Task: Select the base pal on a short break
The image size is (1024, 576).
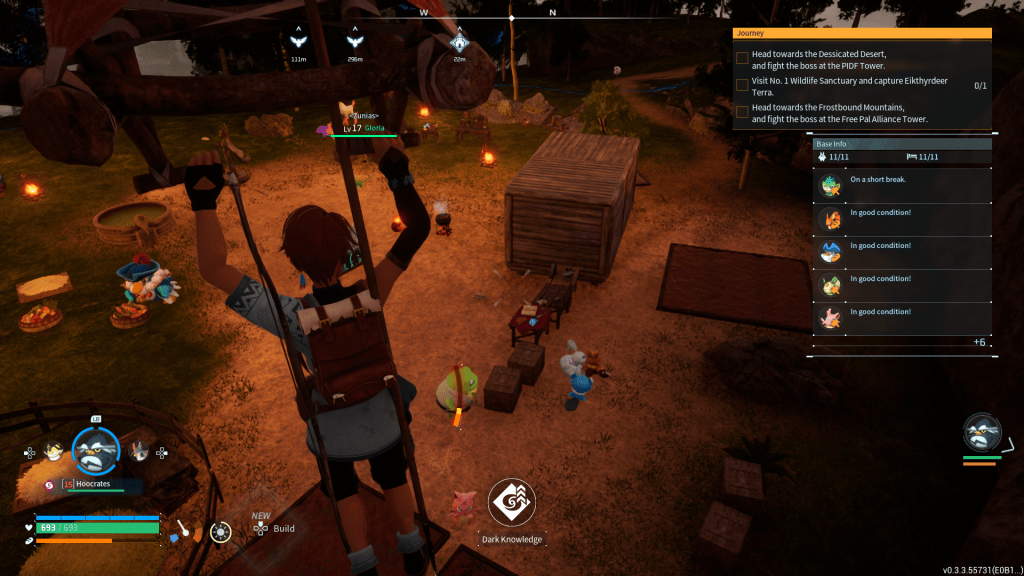Action: click(x=830, y=186)
